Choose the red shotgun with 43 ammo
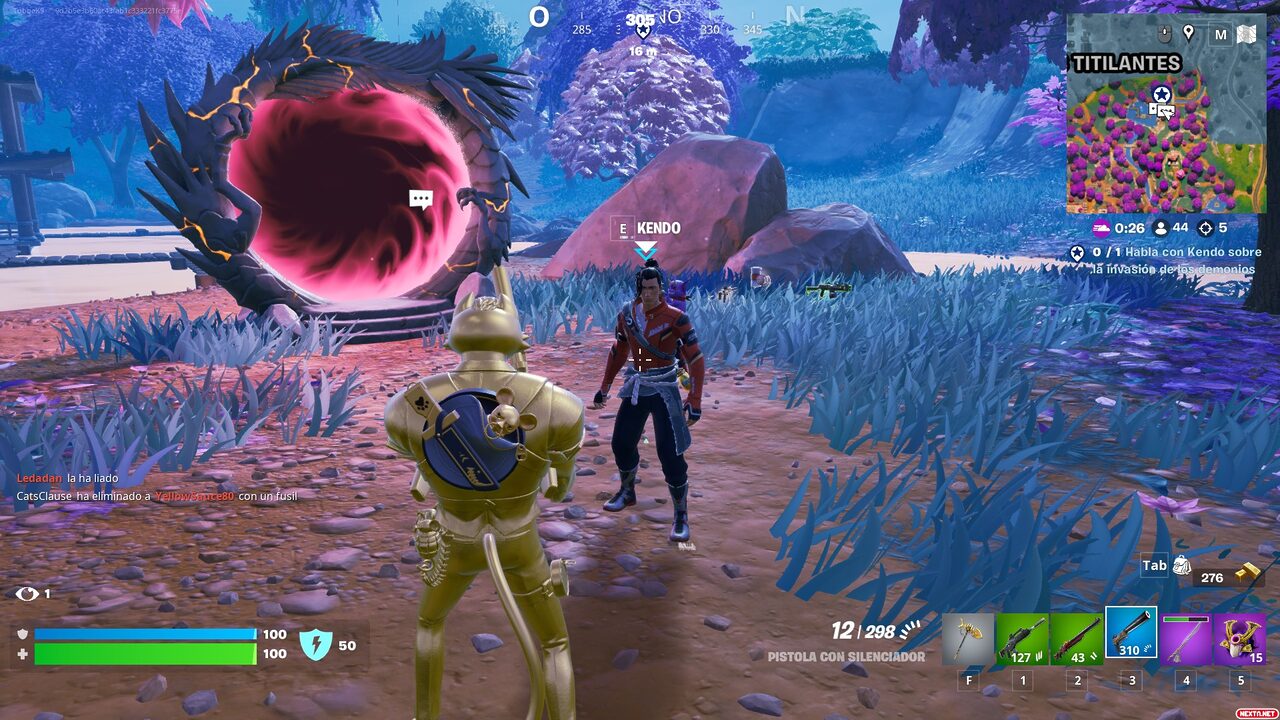Screen dimensions: 1280x720 (1076, 639)
